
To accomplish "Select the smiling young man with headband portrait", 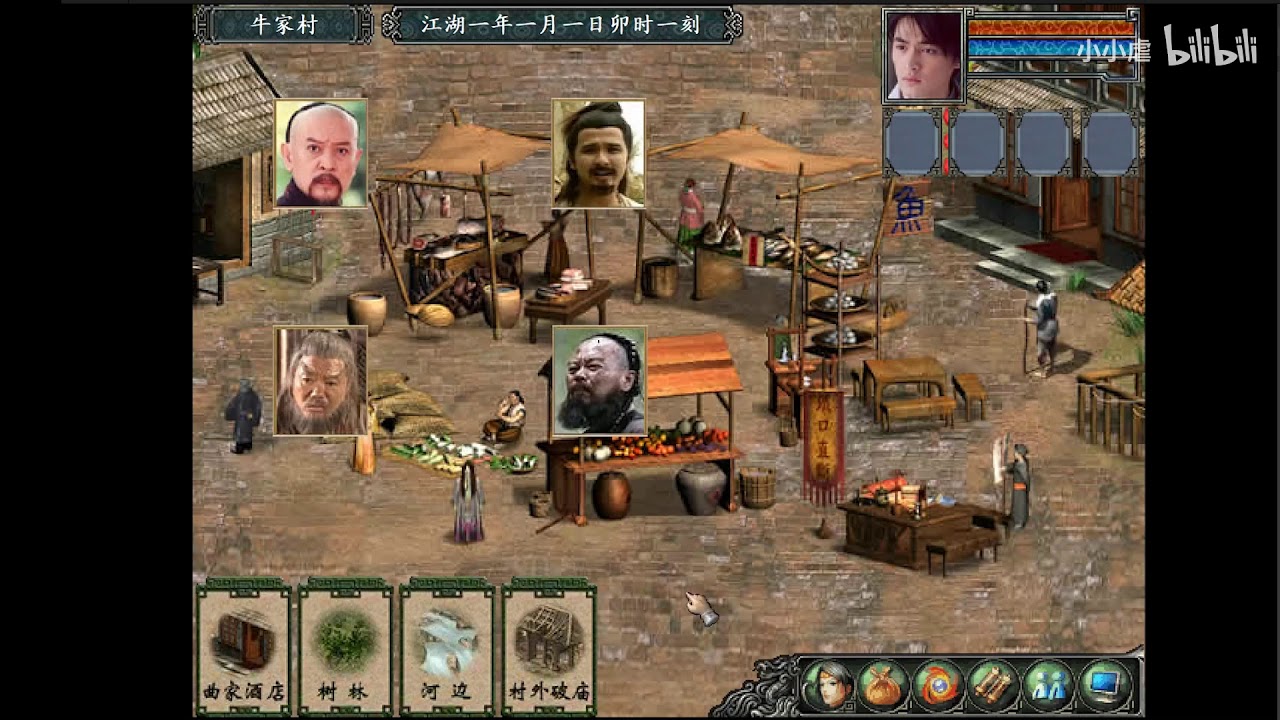I will coord(598,153).
